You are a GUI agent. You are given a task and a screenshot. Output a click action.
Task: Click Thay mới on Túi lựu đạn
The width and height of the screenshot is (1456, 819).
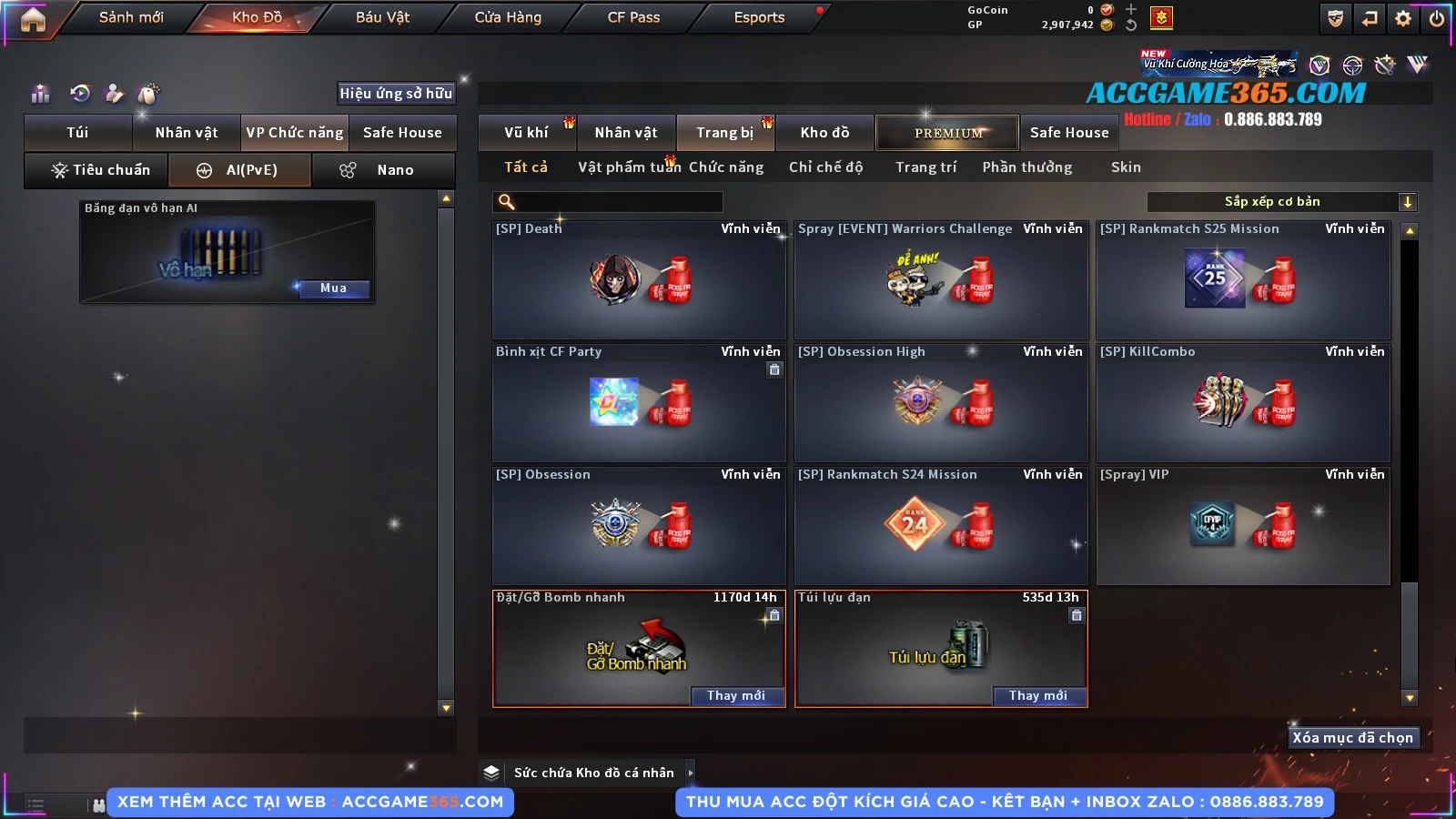click(1037, 695)
